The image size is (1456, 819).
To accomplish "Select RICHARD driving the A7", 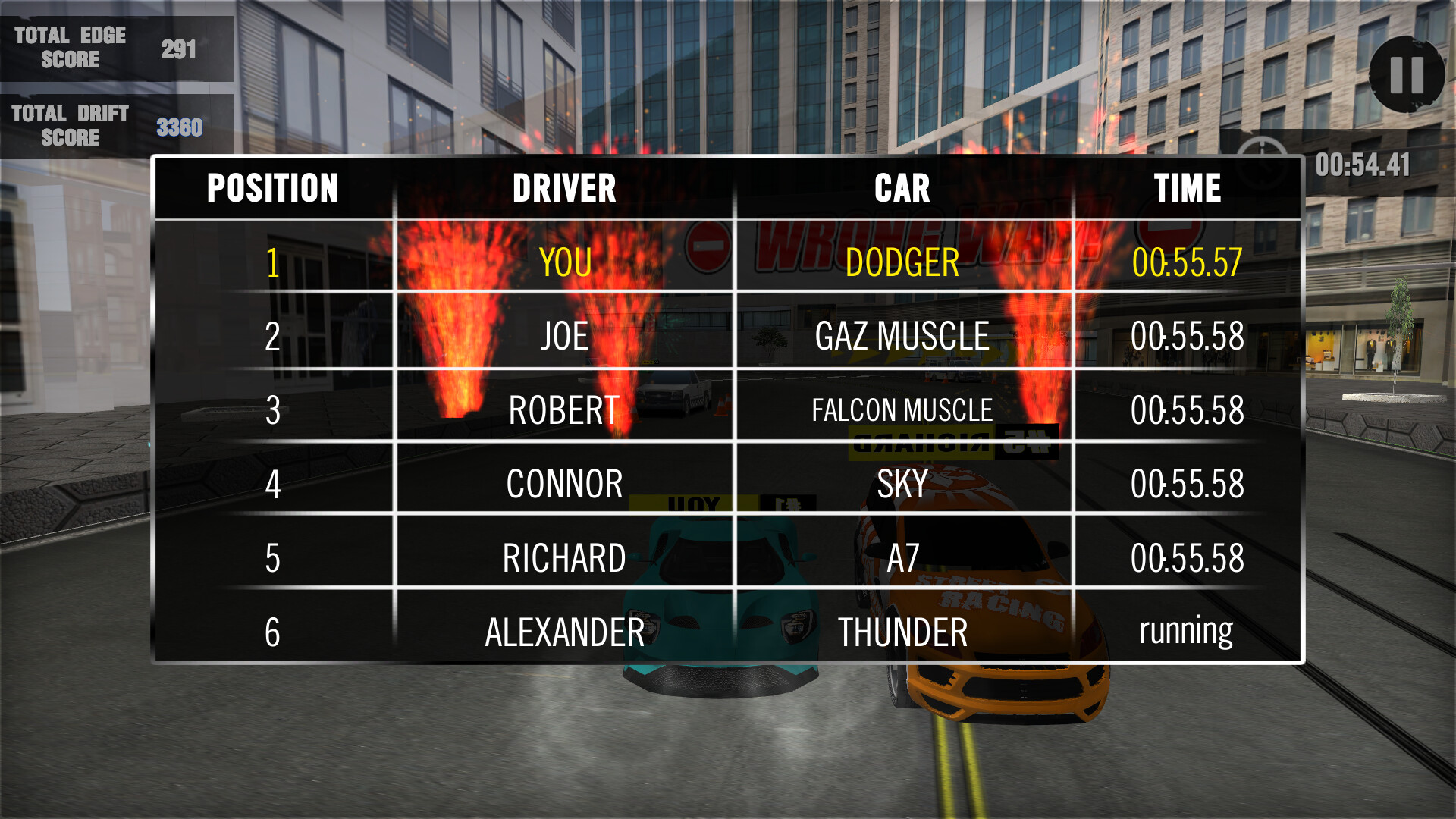I will click(x=563, y=557).
